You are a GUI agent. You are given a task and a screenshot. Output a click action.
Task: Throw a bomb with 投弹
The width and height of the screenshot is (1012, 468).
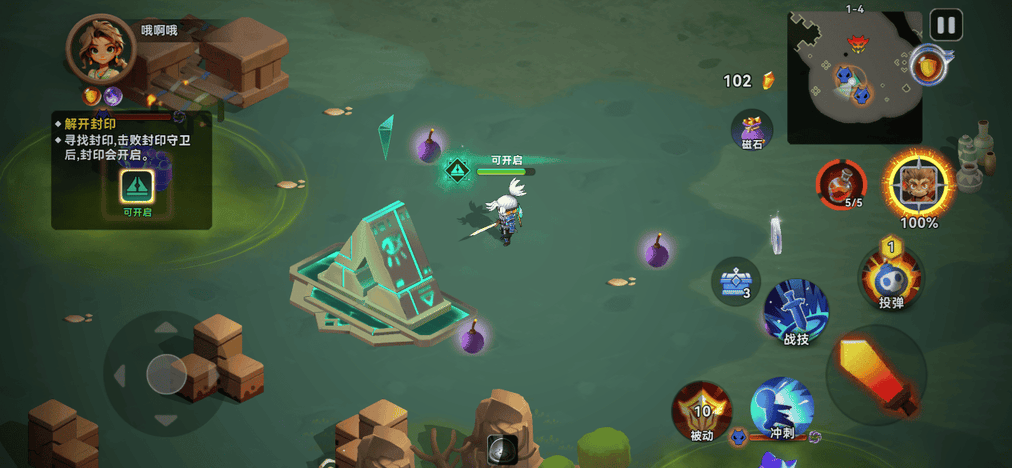point(890,275)
